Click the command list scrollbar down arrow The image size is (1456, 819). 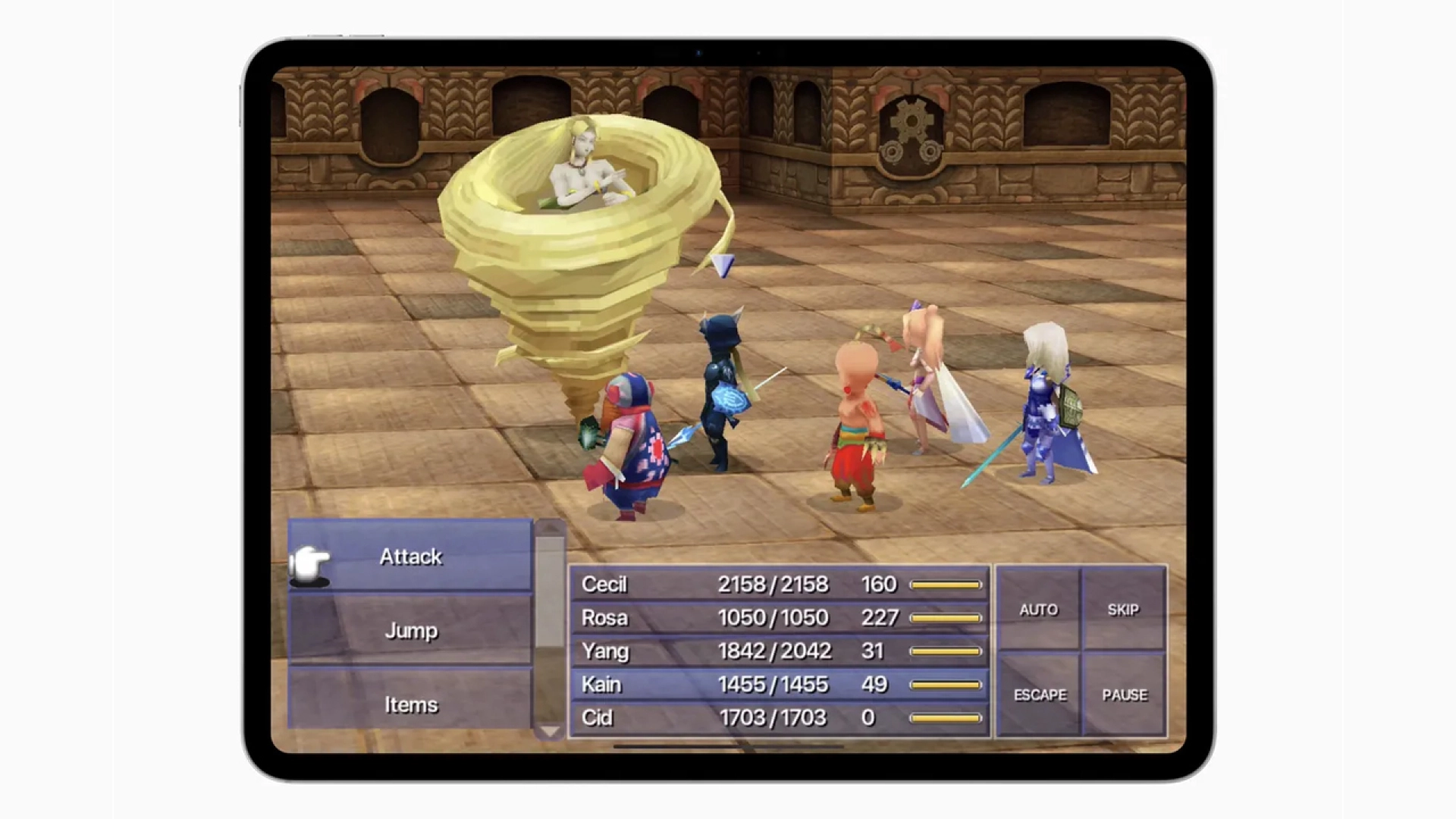coord(548,731)
